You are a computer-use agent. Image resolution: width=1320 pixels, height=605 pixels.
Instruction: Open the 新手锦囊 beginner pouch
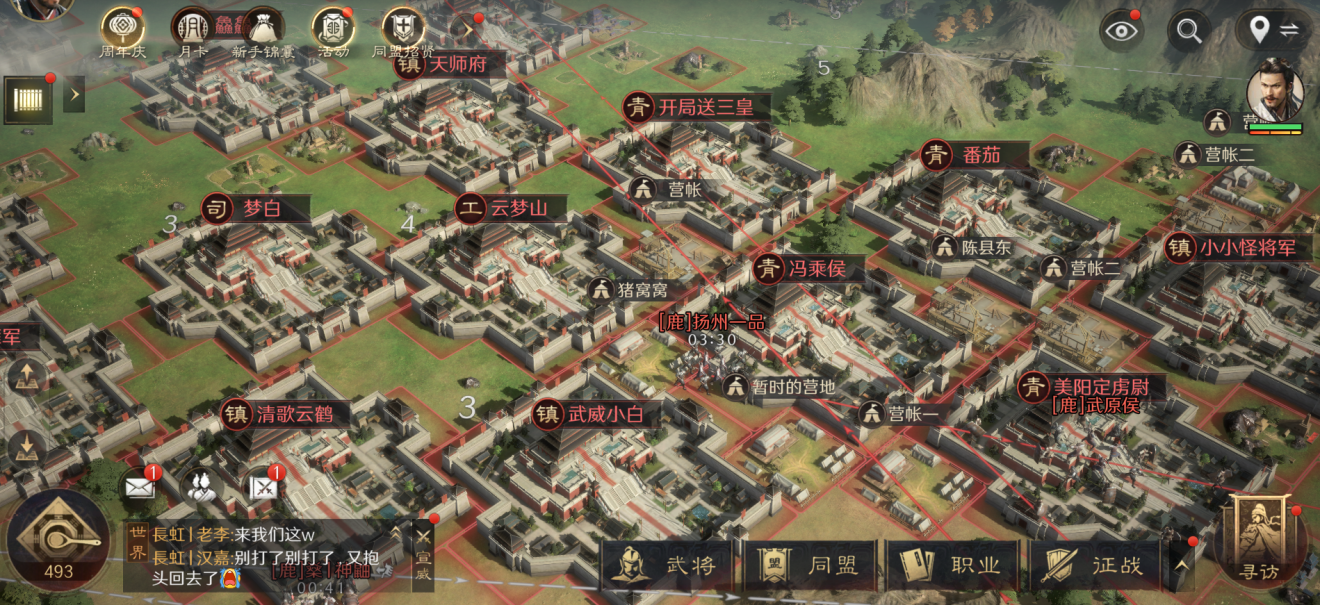tap(260, 32)
